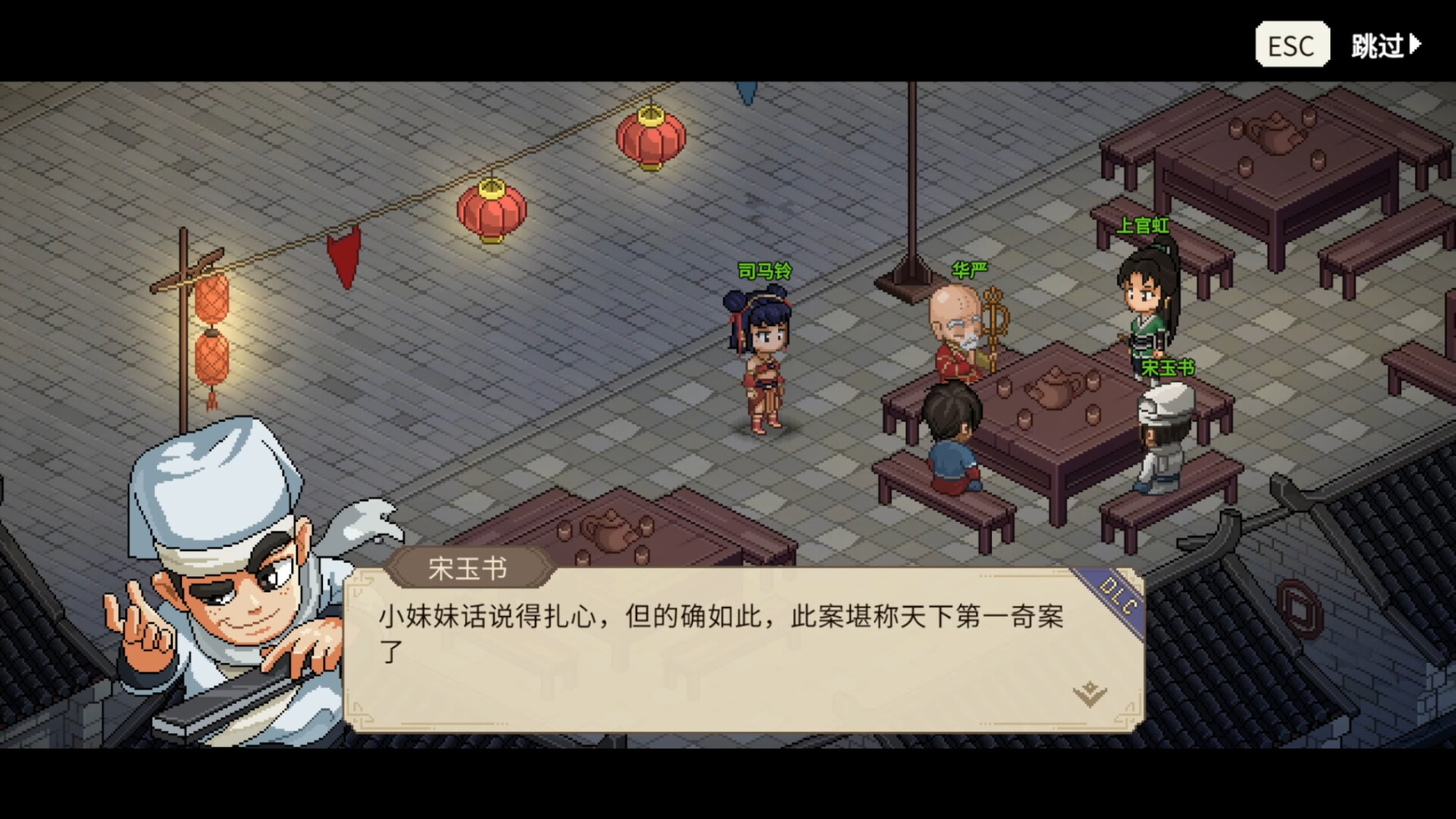Click the ESC button in top corner
Image resolution: width=1456 pixels, height=819 pixels.
[x=1291, y=44]
